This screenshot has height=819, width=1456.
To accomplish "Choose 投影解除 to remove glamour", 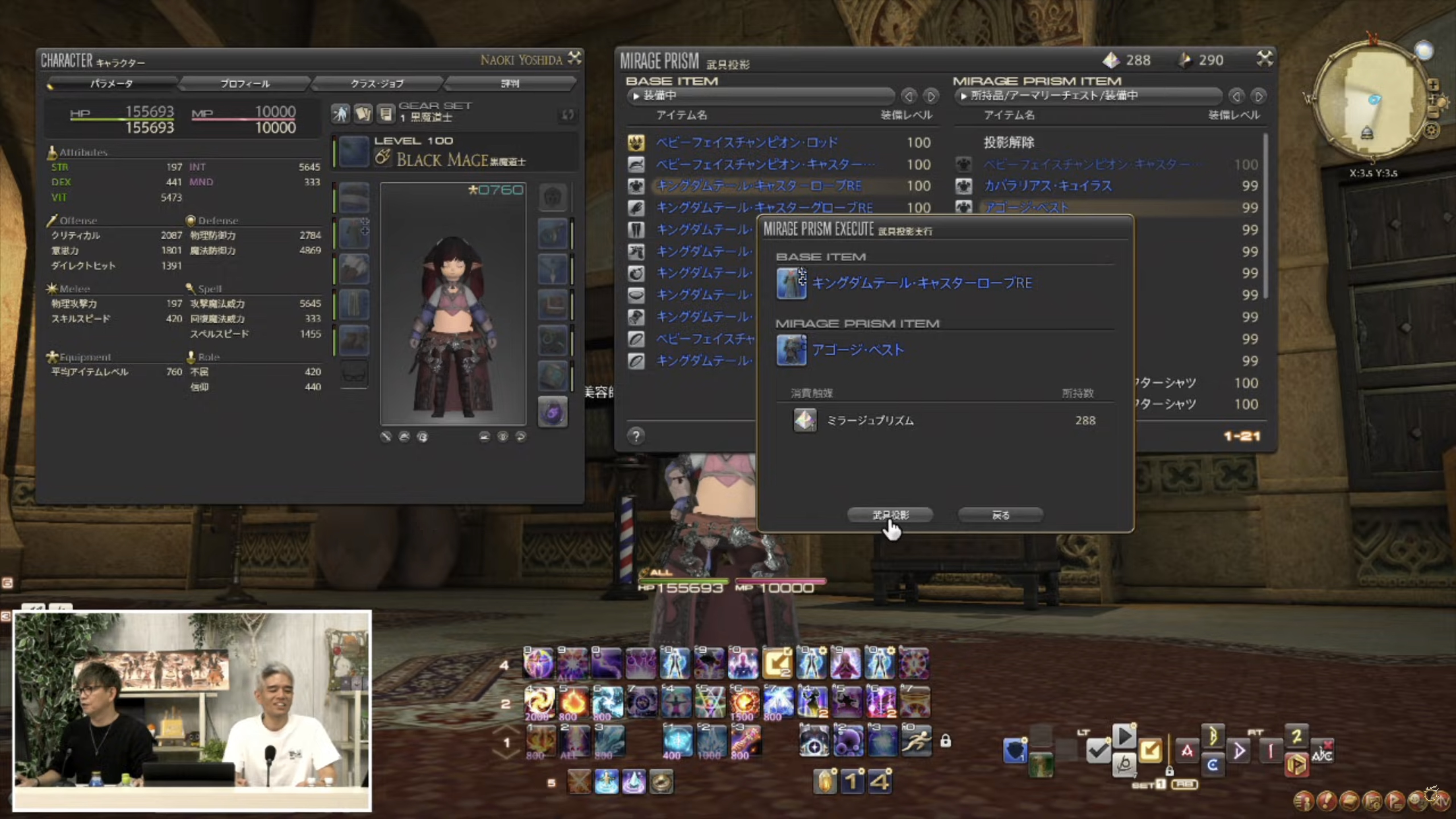I will [x=1009, y=142].
